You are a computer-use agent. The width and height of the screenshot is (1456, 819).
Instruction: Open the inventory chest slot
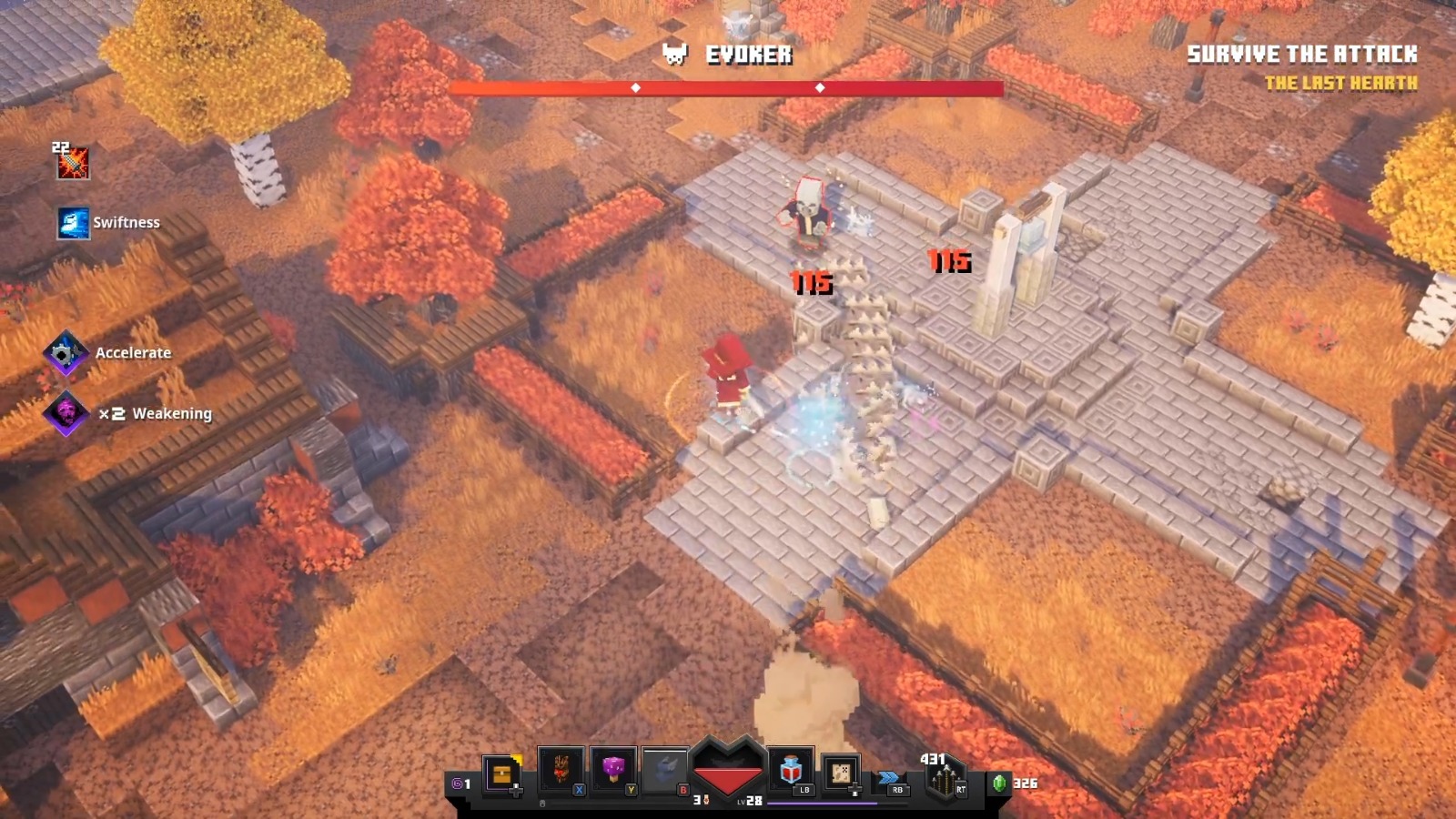(501, 774)
